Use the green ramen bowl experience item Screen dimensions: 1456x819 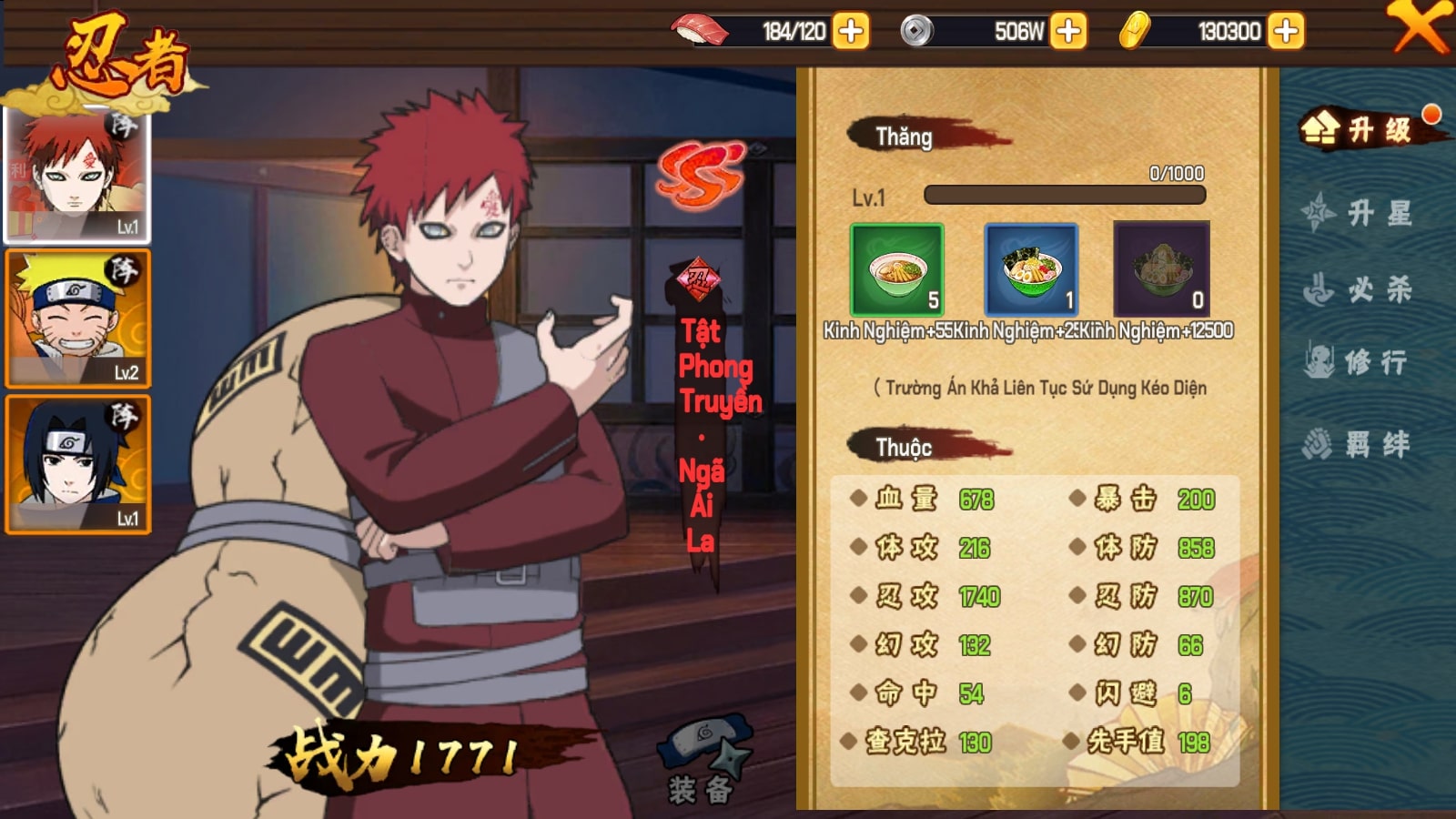896,270
